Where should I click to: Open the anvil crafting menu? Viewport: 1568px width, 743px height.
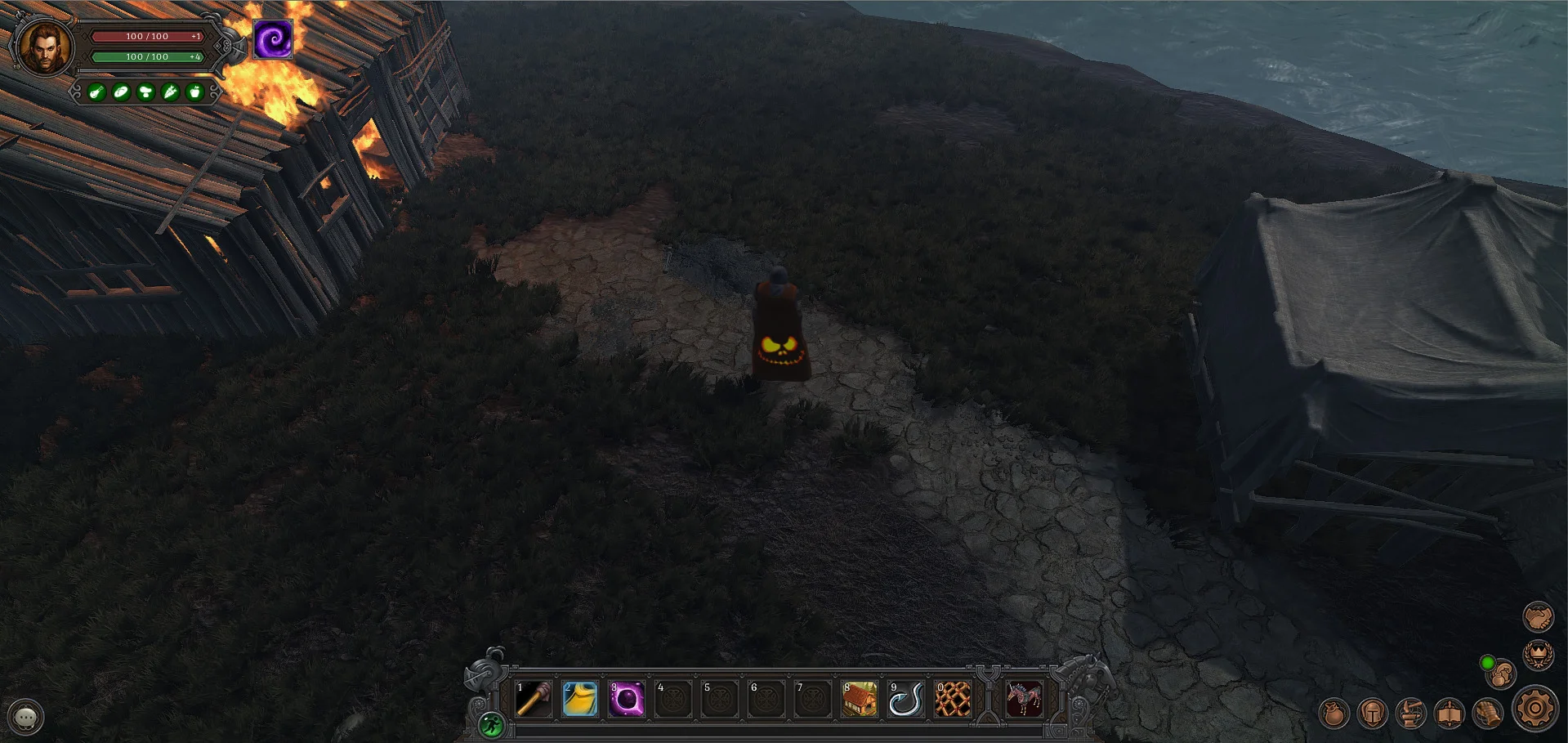tap(1411, 714)
